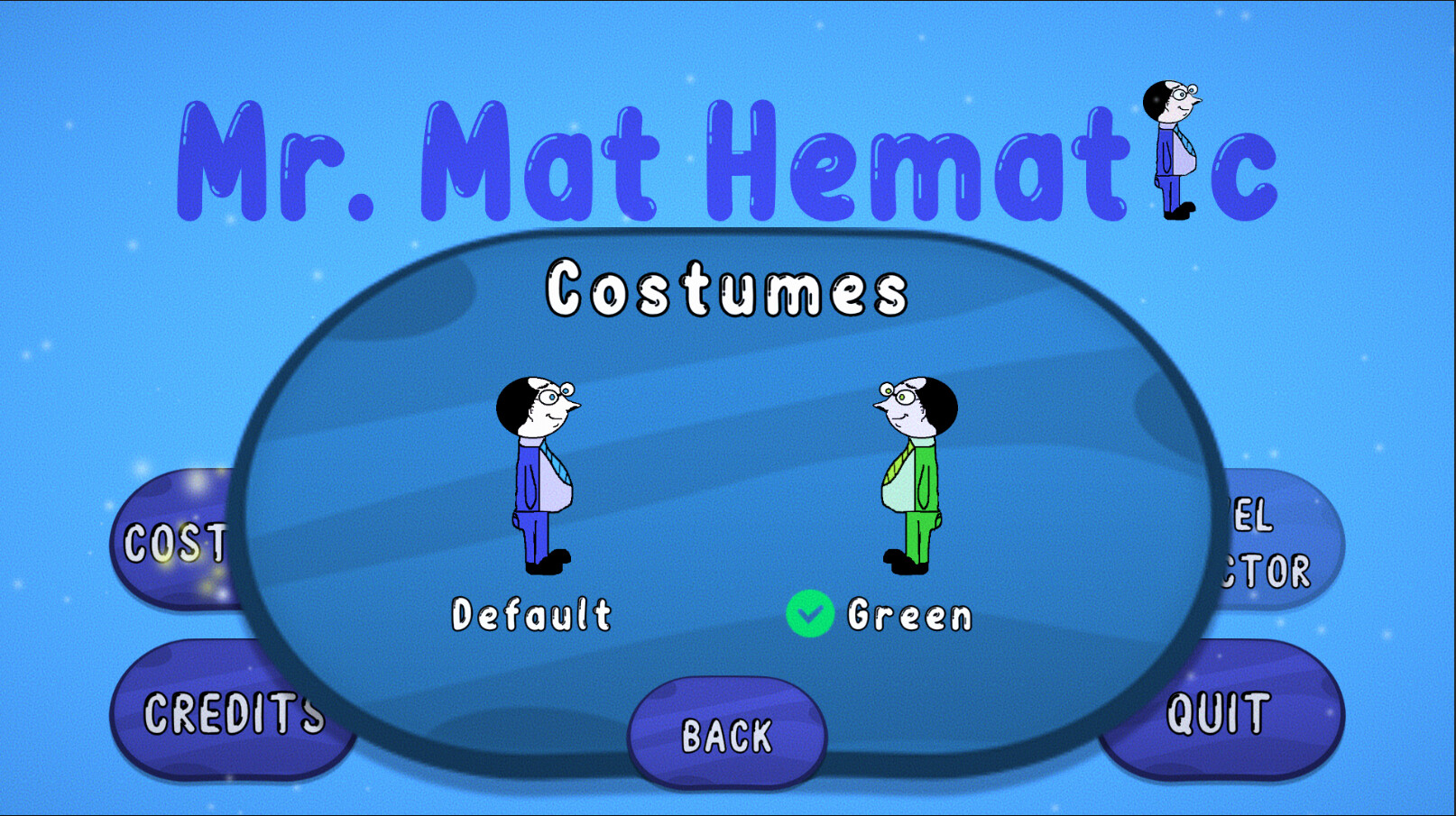
Task: Select the Green costume character
Action: (911, 478)
